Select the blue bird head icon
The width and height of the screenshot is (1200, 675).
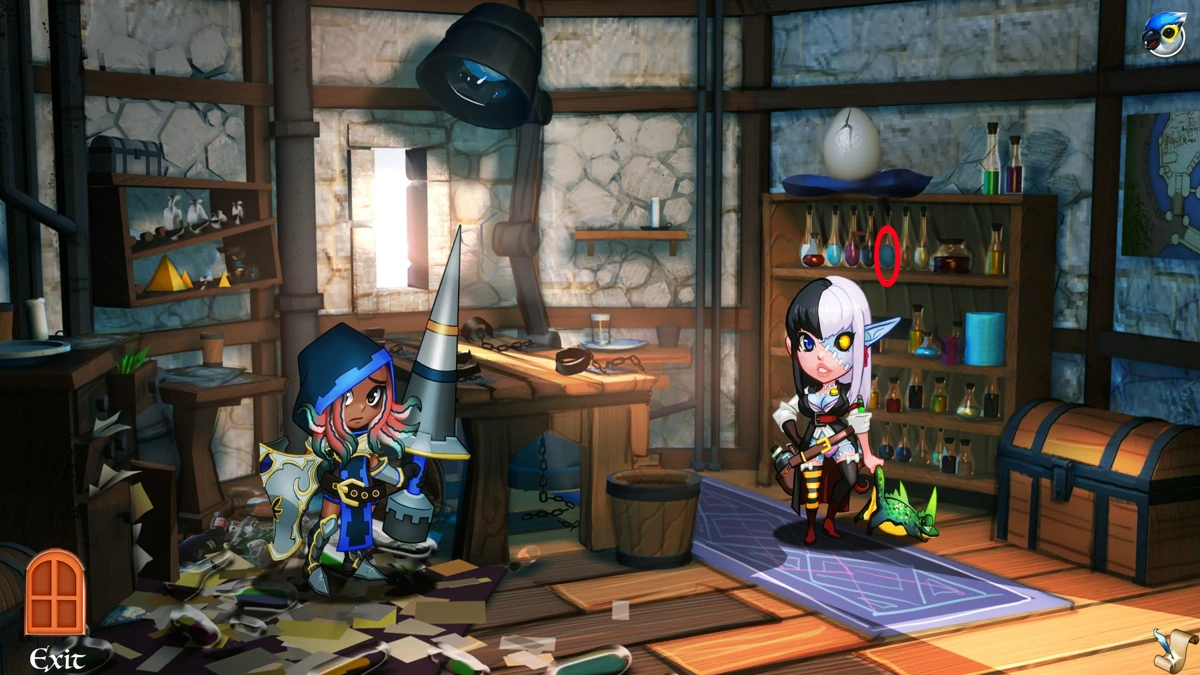pyautogui.click(x=1163, y=34)
